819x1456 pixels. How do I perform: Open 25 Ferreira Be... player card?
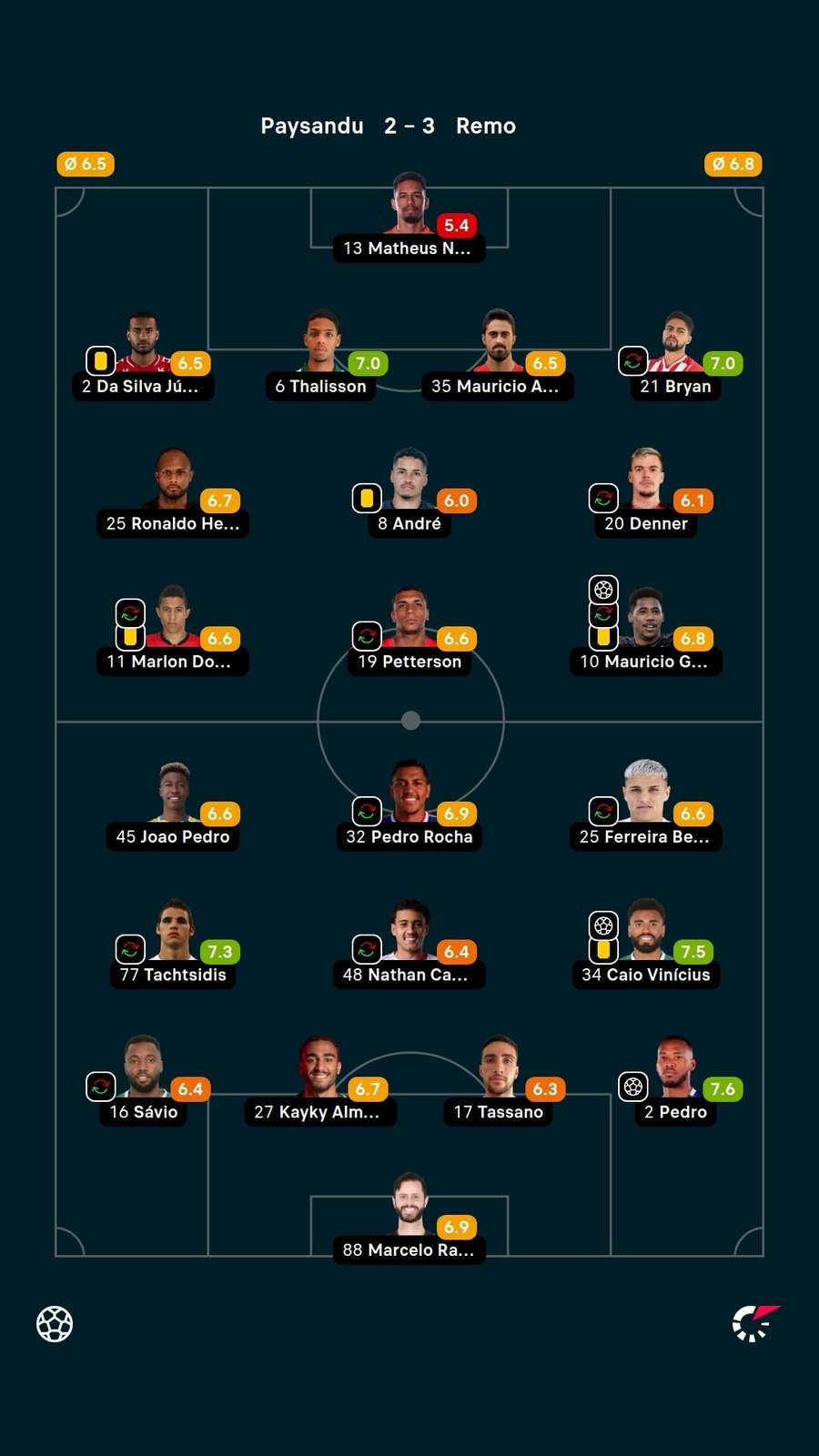click(646, 807)
